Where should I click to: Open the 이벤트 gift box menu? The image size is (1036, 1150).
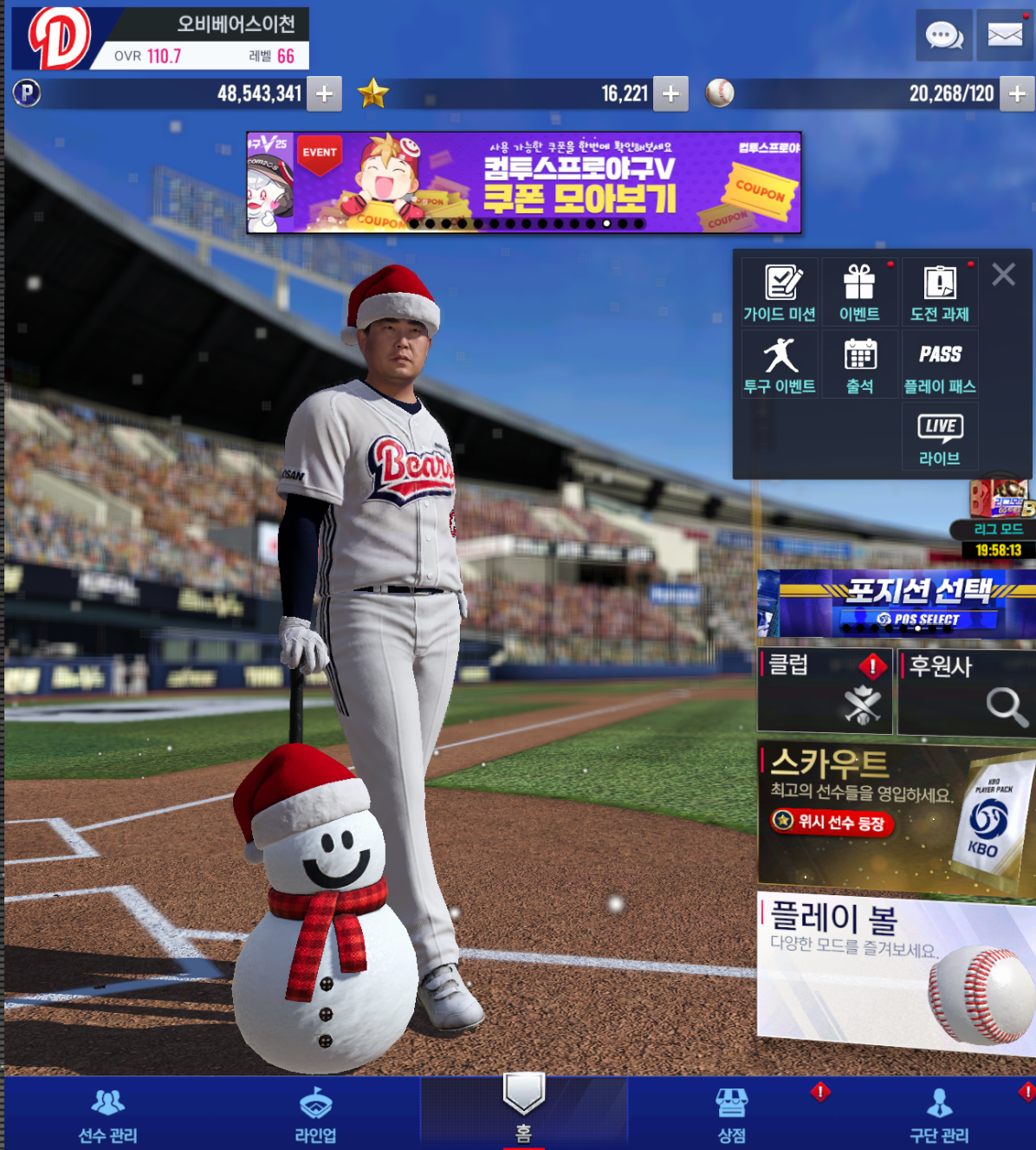tap(859, 293)
